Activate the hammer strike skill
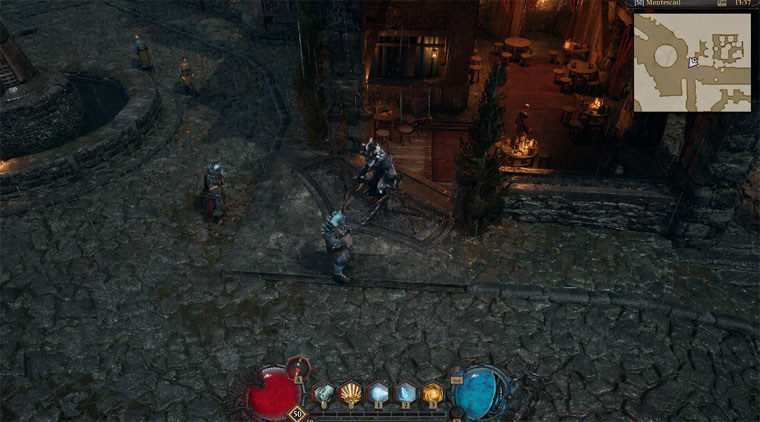This screenshot has height=422, width=760. tap(324, 392)
